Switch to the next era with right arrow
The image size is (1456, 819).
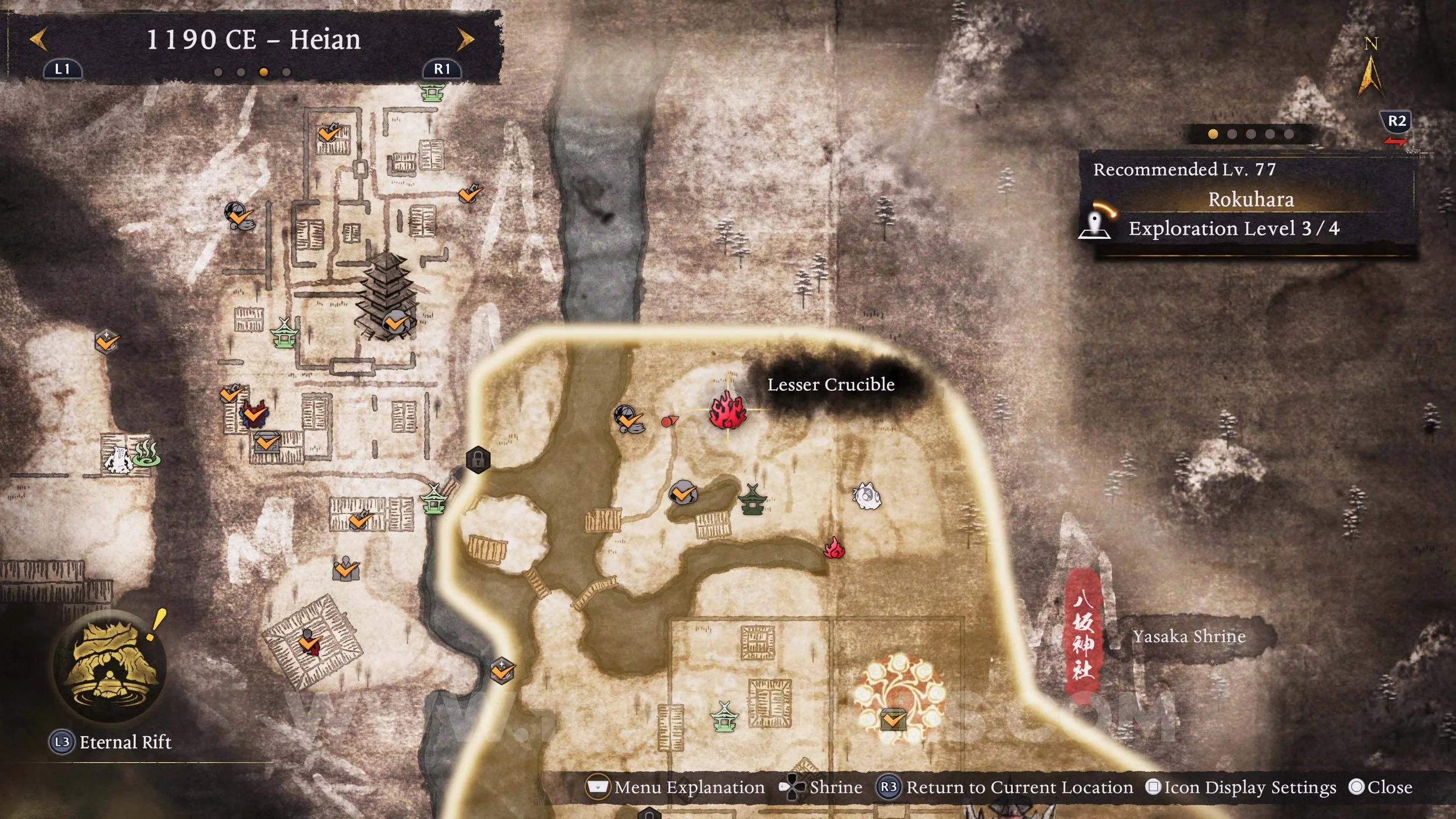click(x=465, y=40)
